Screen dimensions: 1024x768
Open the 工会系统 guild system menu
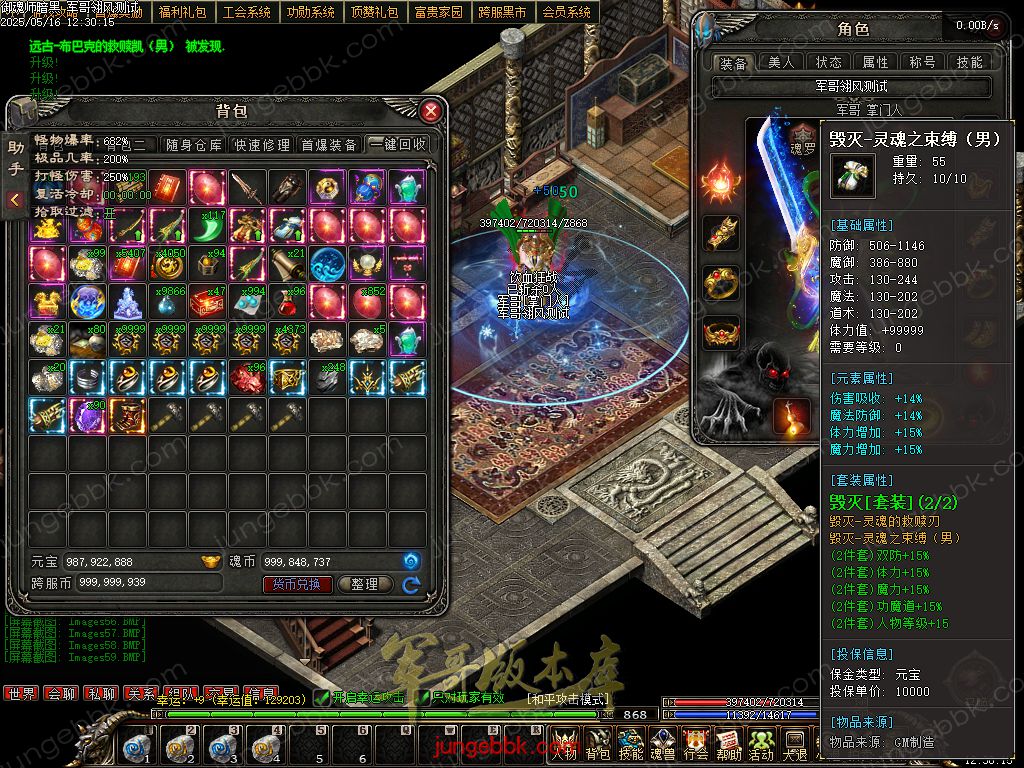(246, 12)
